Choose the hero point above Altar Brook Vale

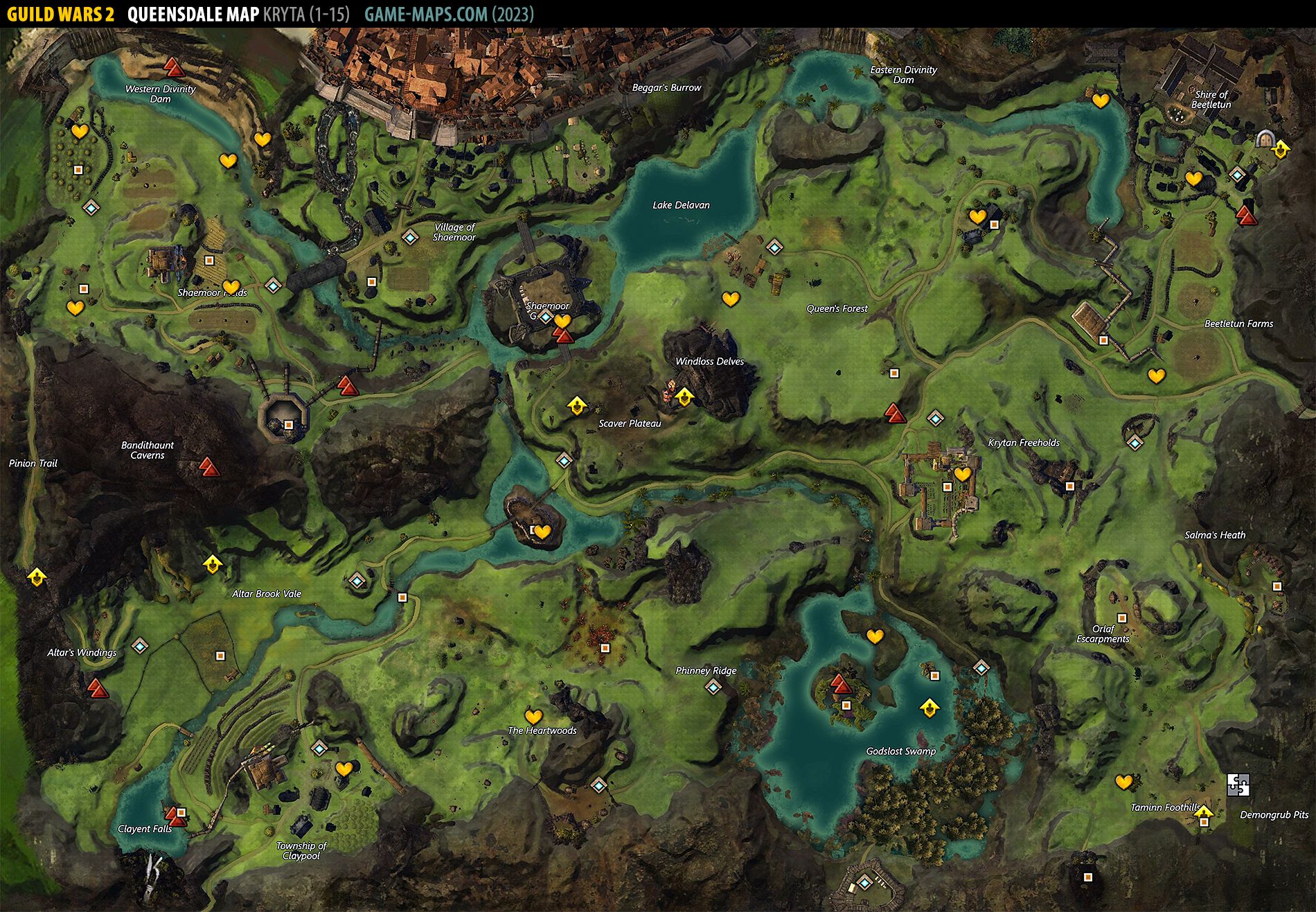coord(212,563)
